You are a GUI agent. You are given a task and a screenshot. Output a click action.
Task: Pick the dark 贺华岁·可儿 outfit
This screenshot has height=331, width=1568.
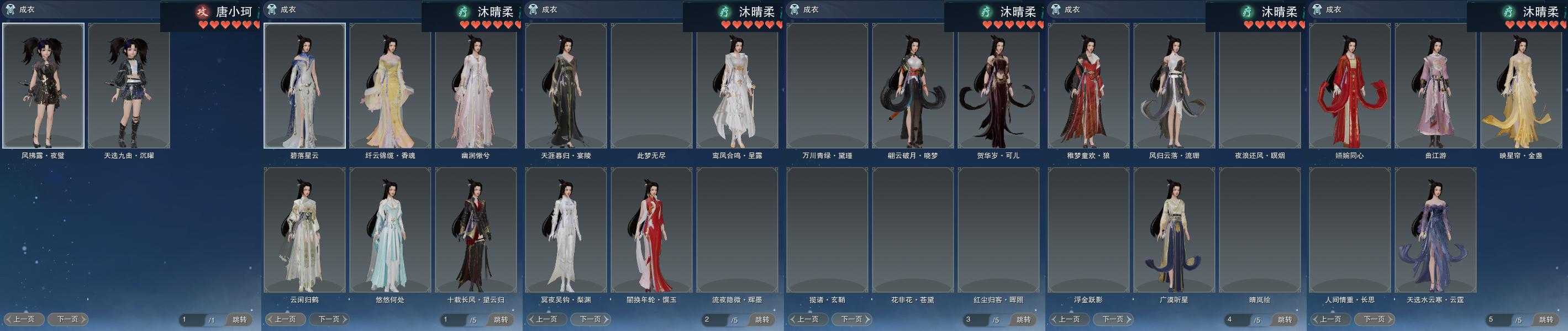998,86
